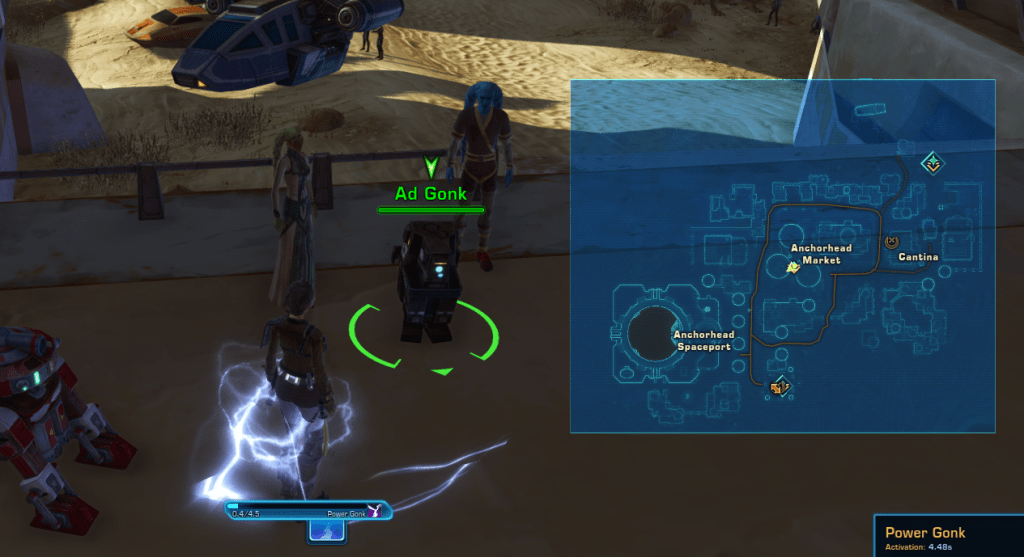The width and height of the screenshot is (1024, 557).
Task: Select the yellow player marker on the map
Action: point(793,267)
